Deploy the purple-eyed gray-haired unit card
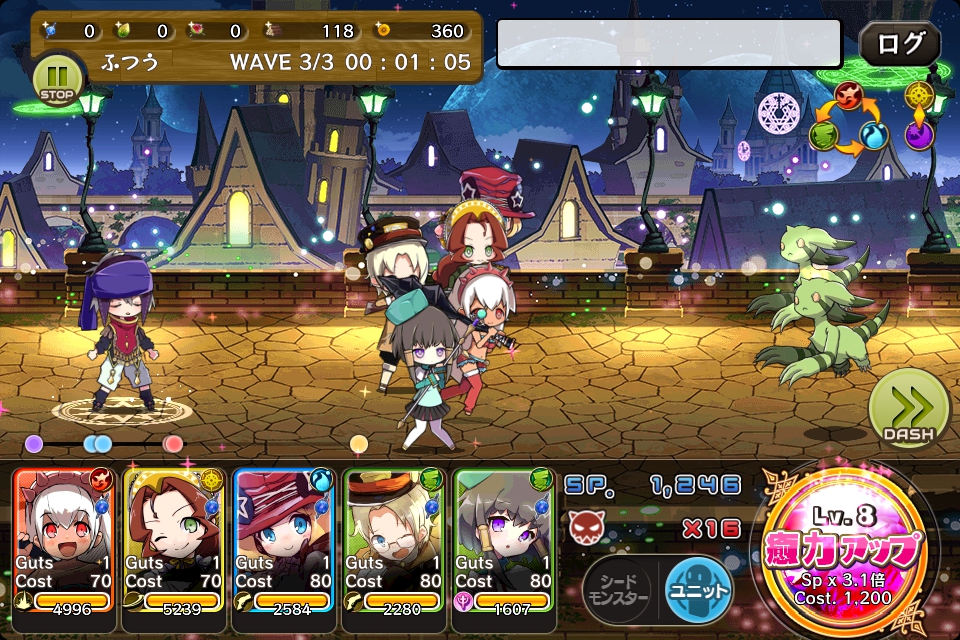Viewport: 960px width, 640px height. (x=504, y=548)
